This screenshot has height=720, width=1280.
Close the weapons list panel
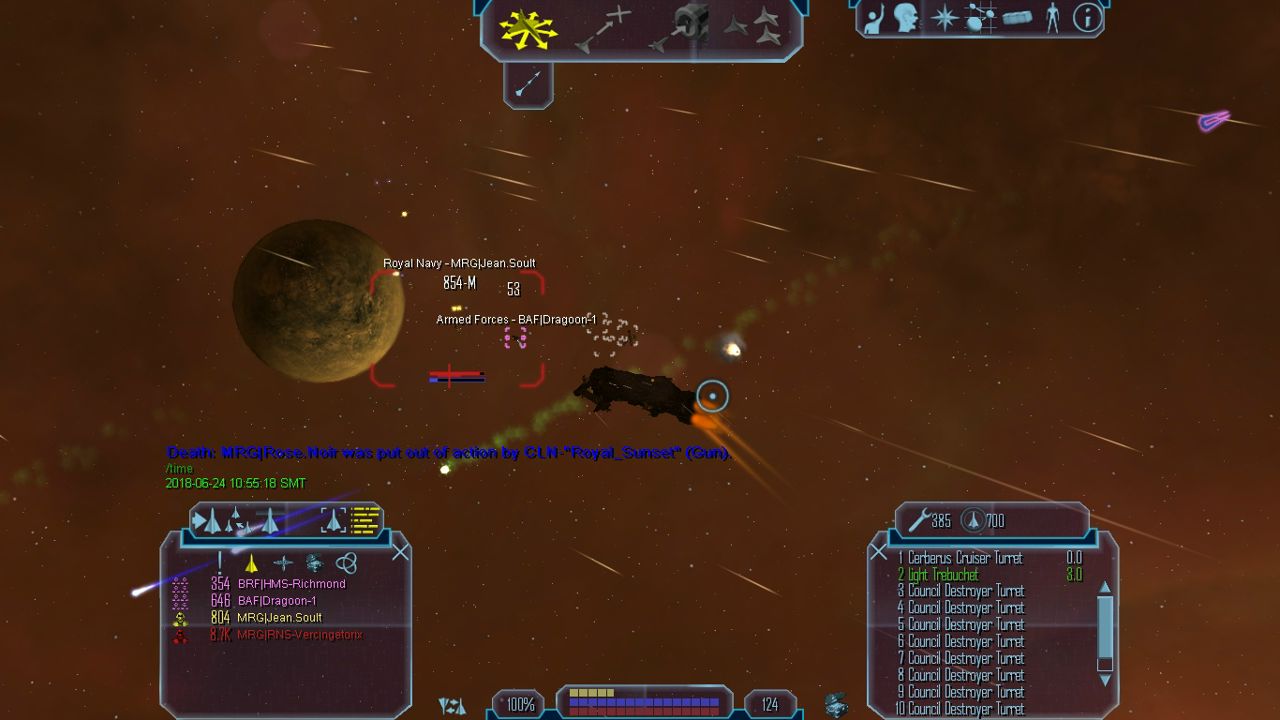click(879, 552)
